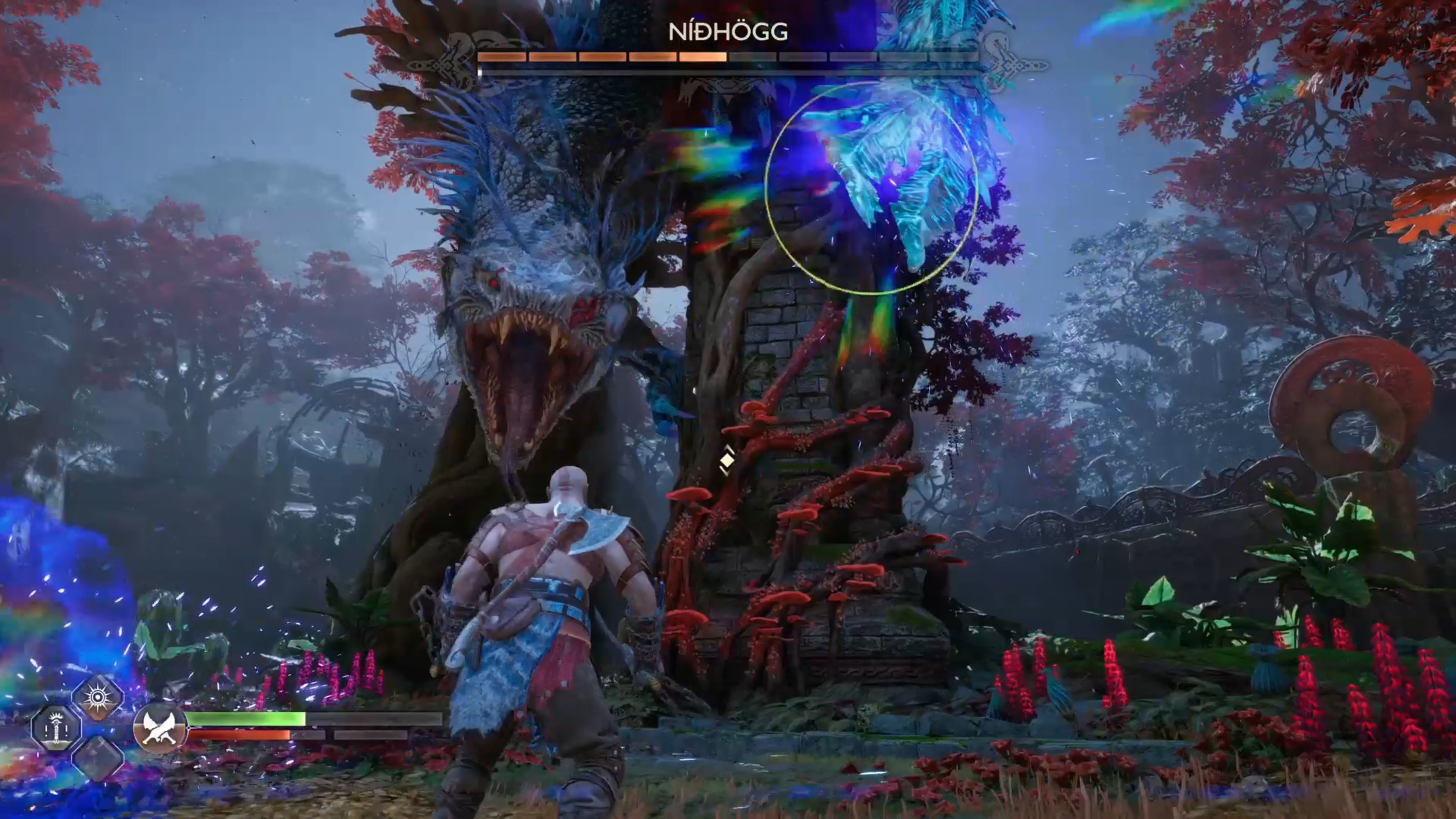Select the first segment of boss health bar
Viewport: 1456px width, 819px height.
[502, 58]
